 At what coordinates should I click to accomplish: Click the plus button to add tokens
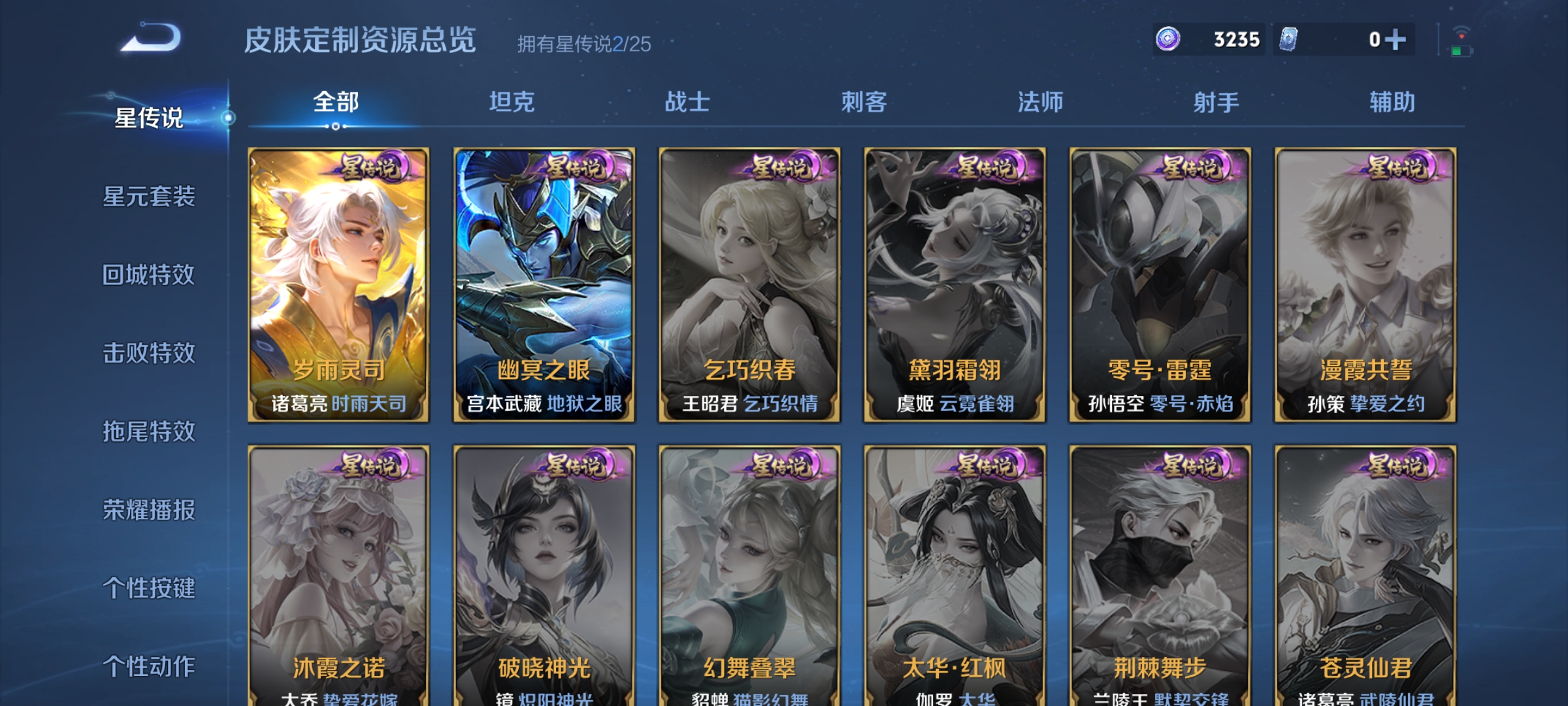[1396, 41]
